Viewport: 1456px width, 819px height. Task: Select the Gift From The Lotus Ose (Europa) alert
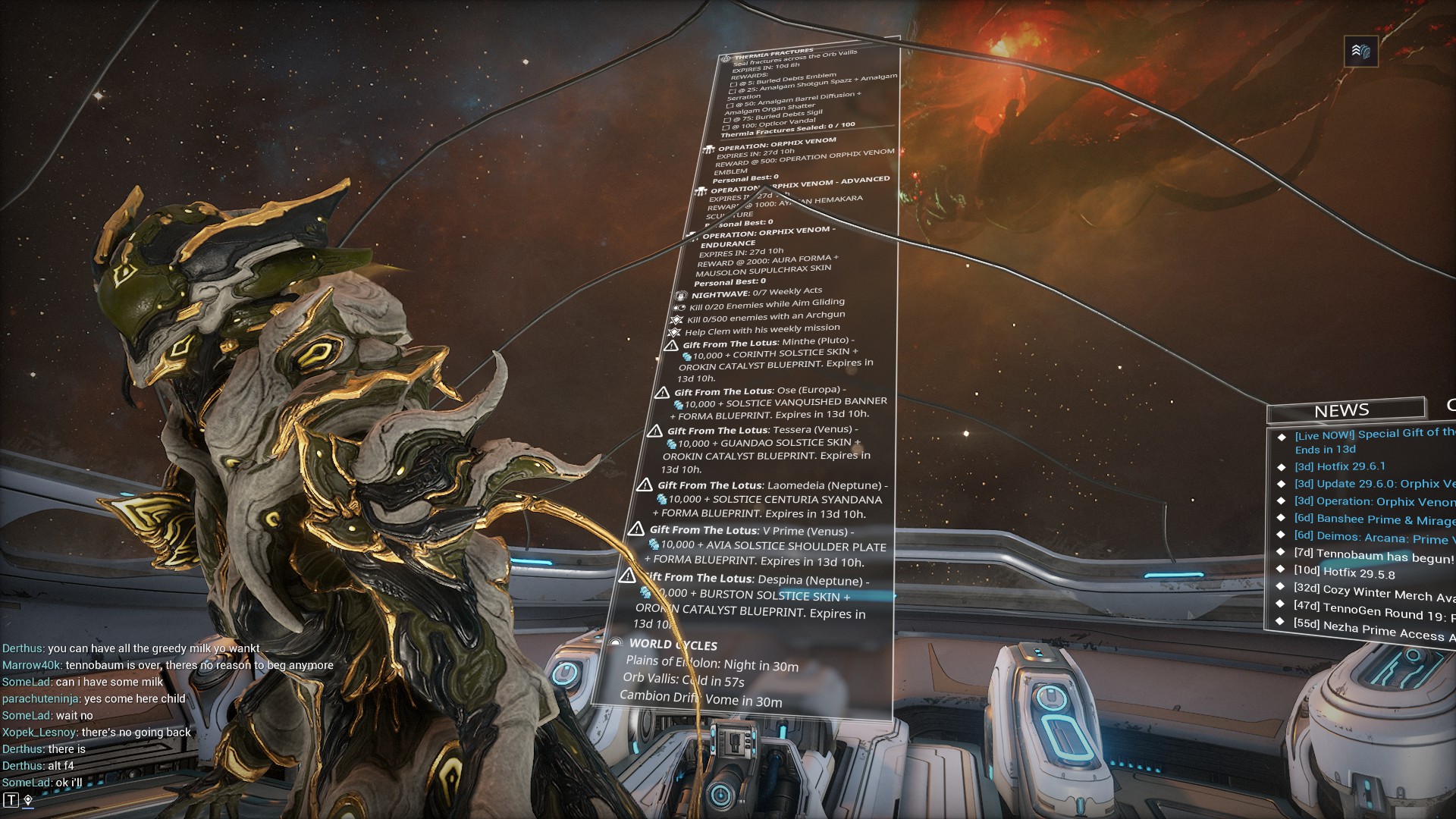point(760,391)
